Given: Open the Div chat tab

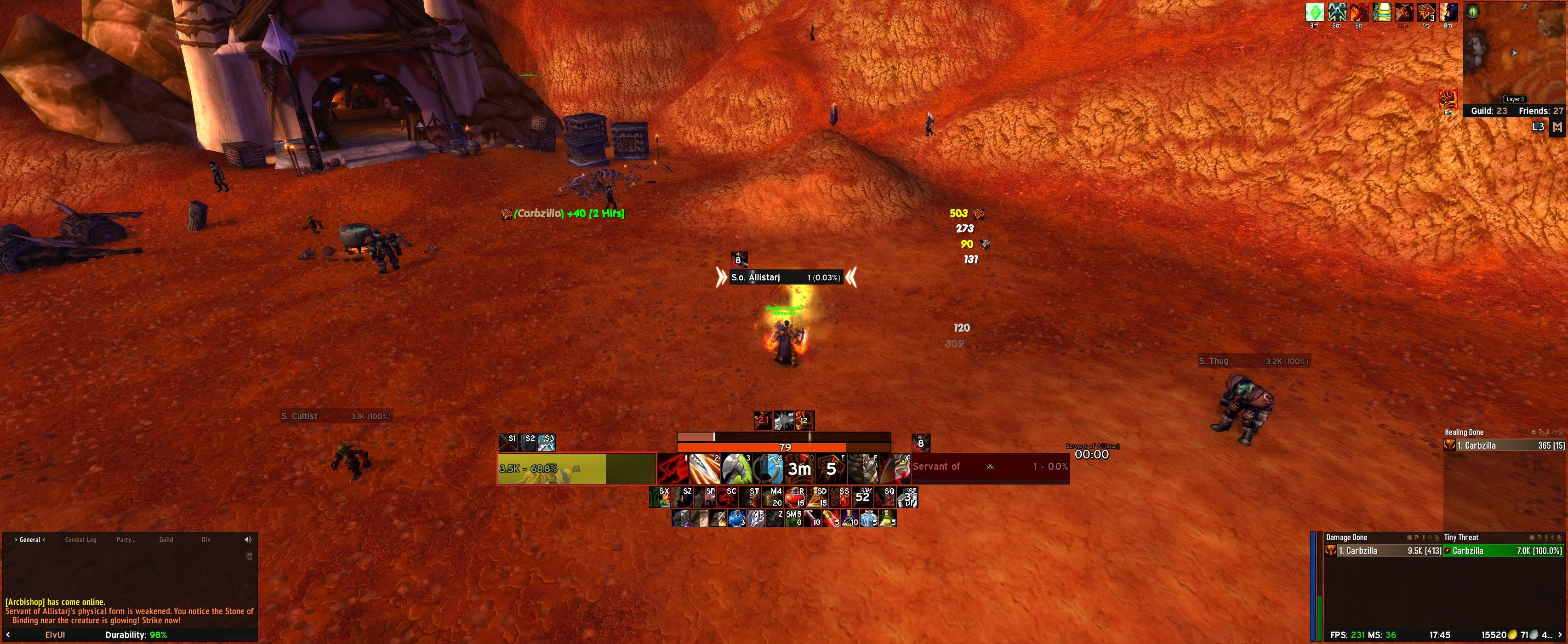Looking at the screenshot, I should 206,540.
